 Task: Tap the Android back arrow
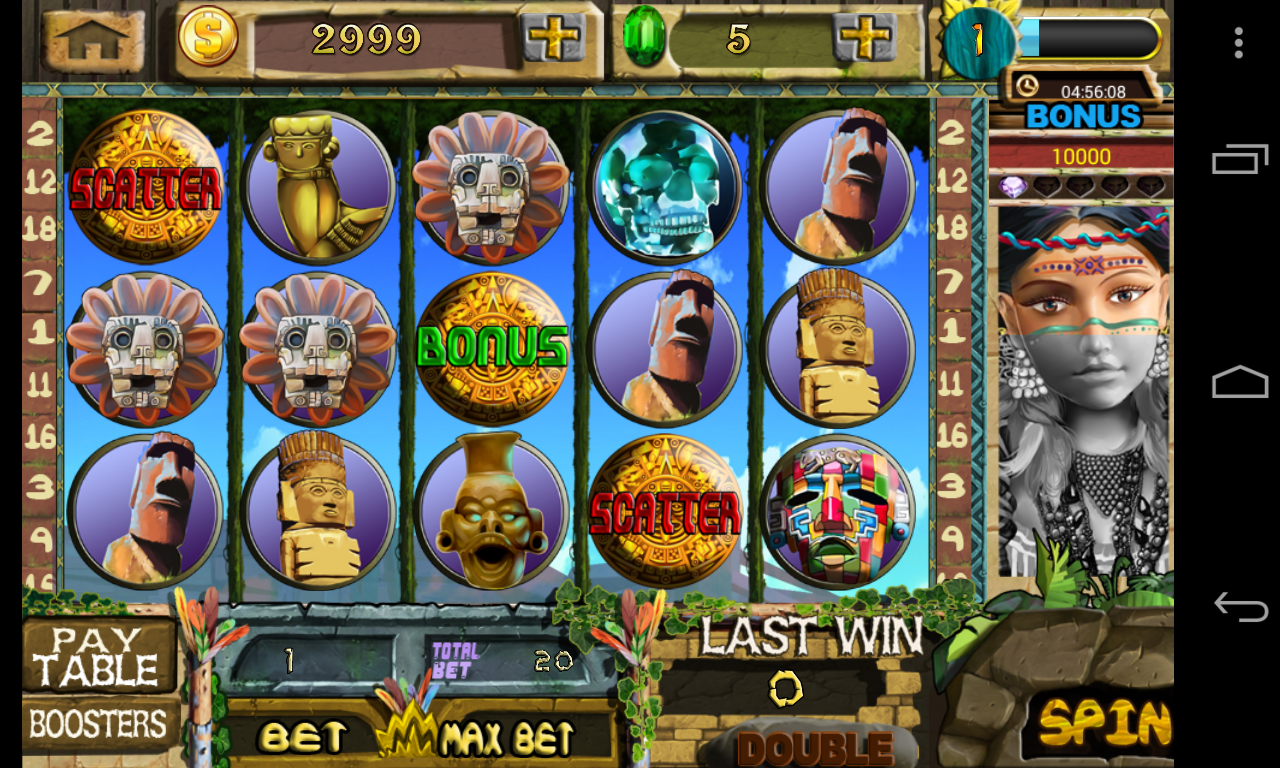click(x=1240, y=606)
